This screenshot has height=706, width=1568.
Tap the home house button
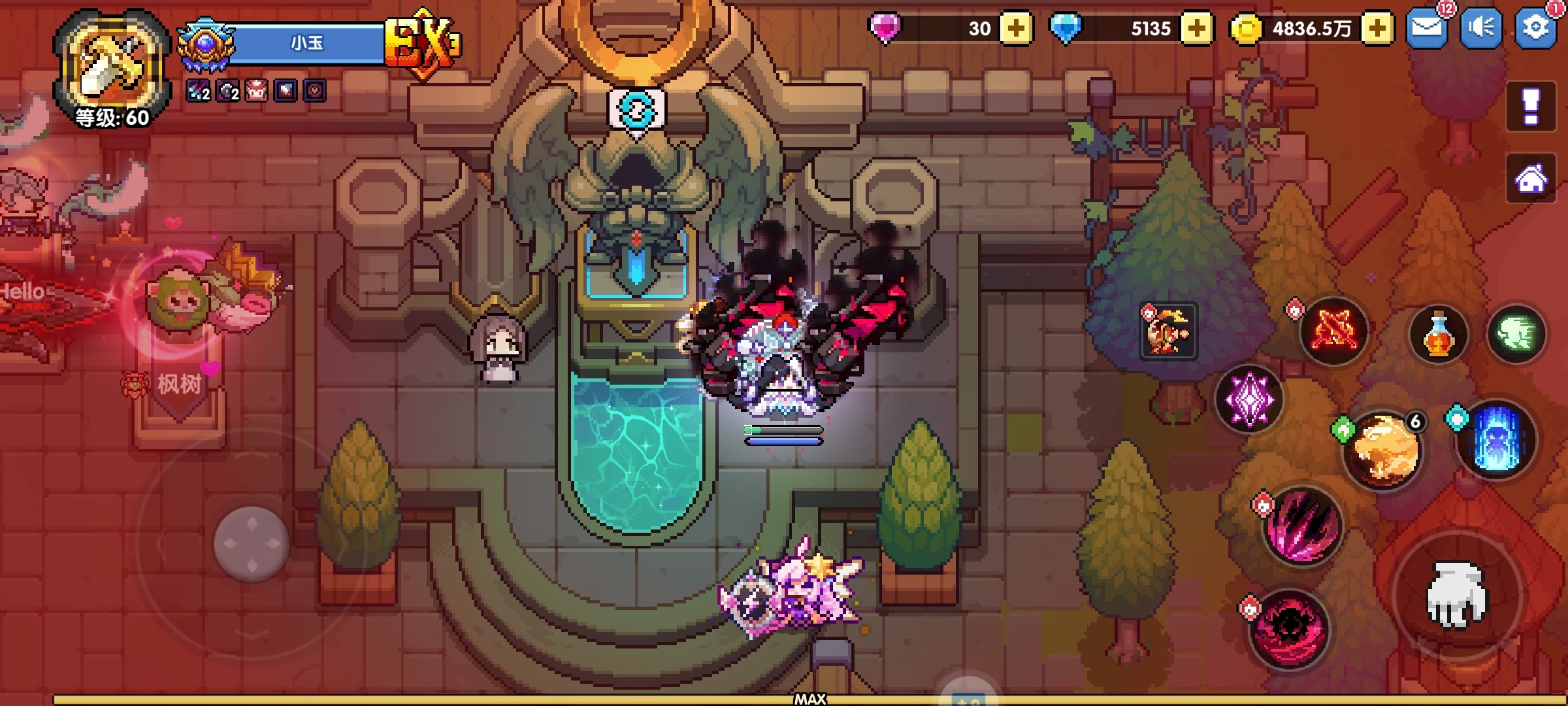[x=1531, y=178]
